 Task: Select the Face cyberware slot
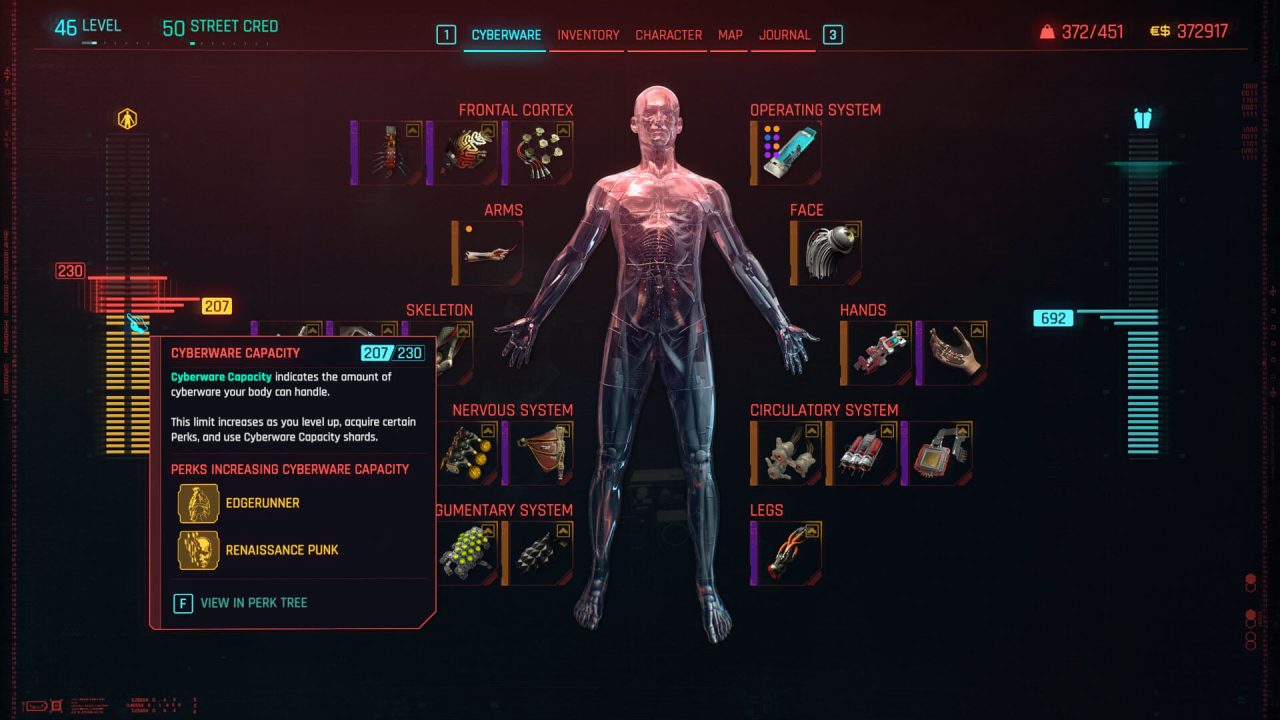(828, 253)
